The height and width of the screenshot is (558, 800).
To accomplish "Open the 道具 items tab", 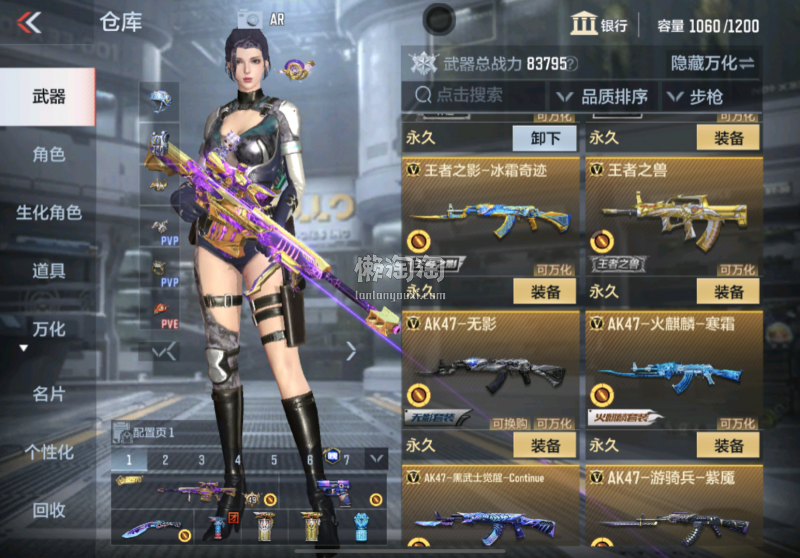I will coord(48,271).
